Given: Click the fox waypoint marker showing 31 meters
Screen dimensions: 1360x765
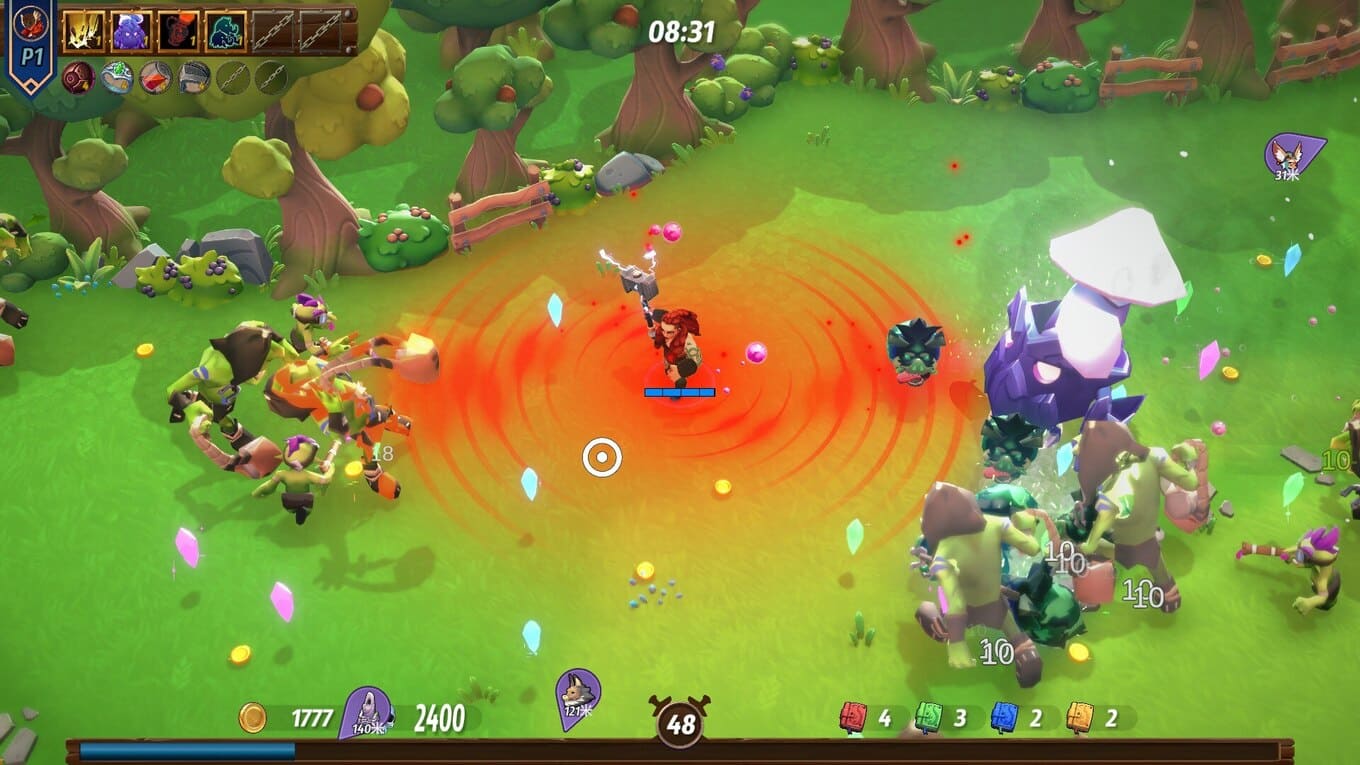Looking at the screenshot, I should [1291, 156].
